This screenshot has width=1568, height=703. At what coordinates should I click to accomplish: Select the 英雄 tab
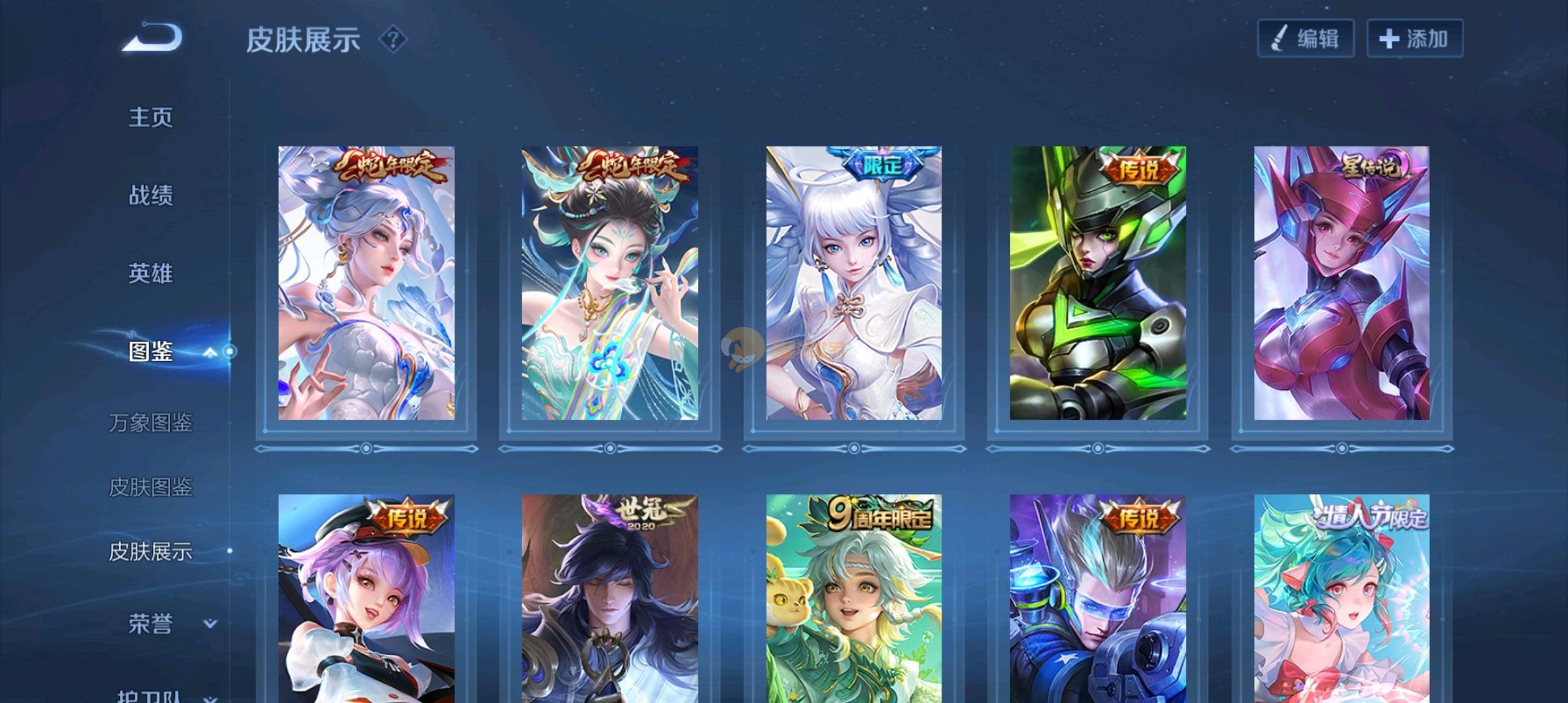click(150, 273)
